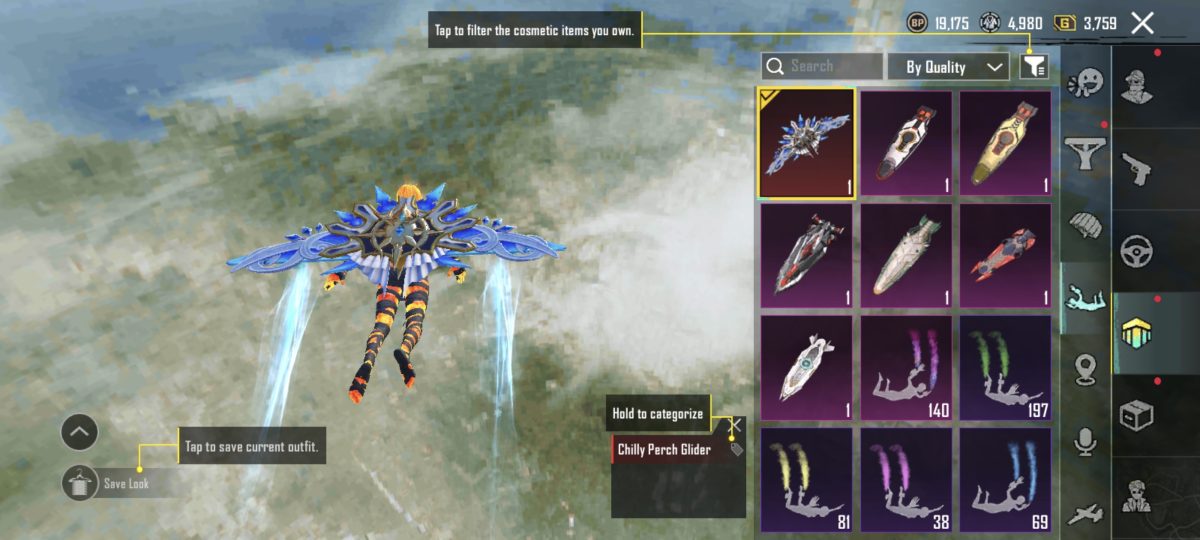1200x540 pixels.
Task: Switch to the microphone voice tab
Action: [1087, 441]
